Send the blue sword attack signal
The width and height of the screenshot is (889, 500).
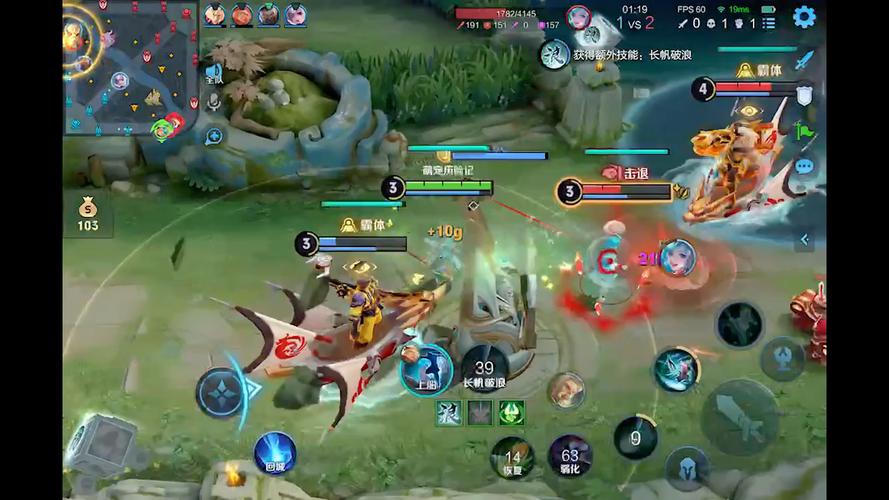point(804,60)
